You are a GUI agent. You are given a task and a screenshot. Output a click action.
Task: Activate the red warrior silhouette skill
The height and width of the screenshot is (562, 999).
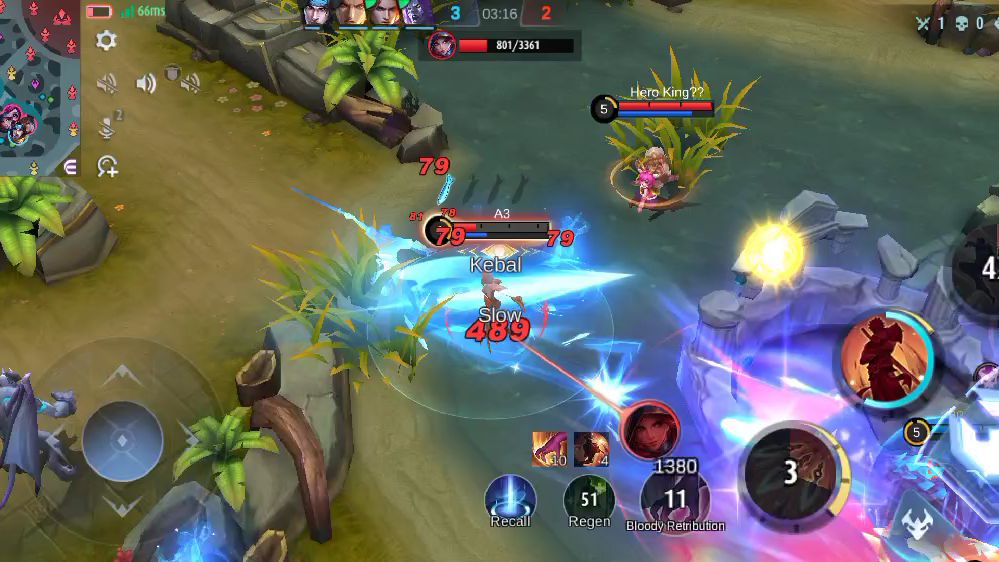(x=885, y=359)
